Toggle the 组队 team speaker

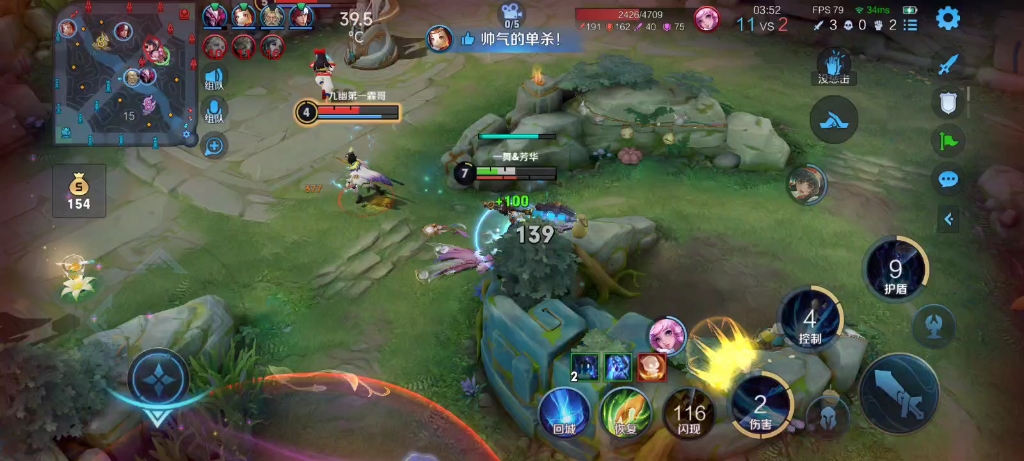[x=214, y=79]
